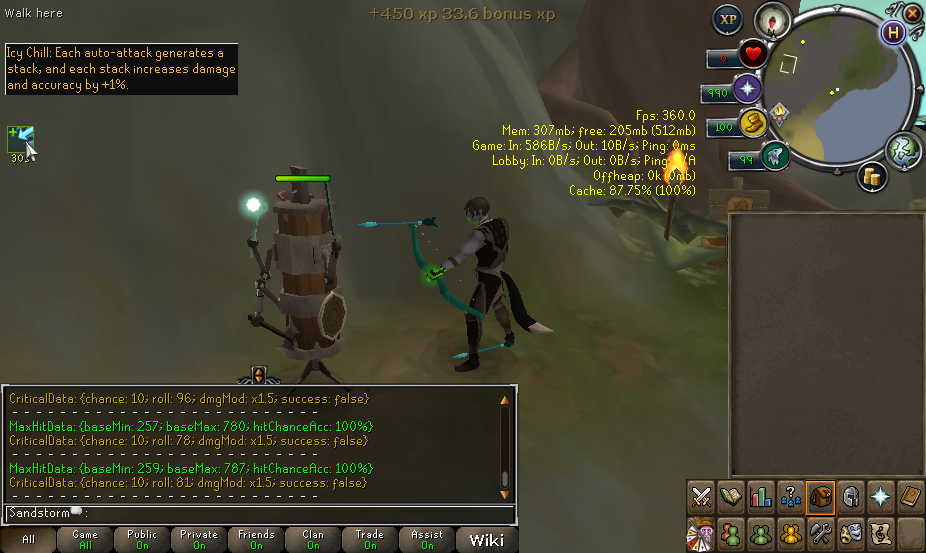Screen dimensions: 926x553
Task: Switch to the skills bar-chart tab
Action: point(761,496)
